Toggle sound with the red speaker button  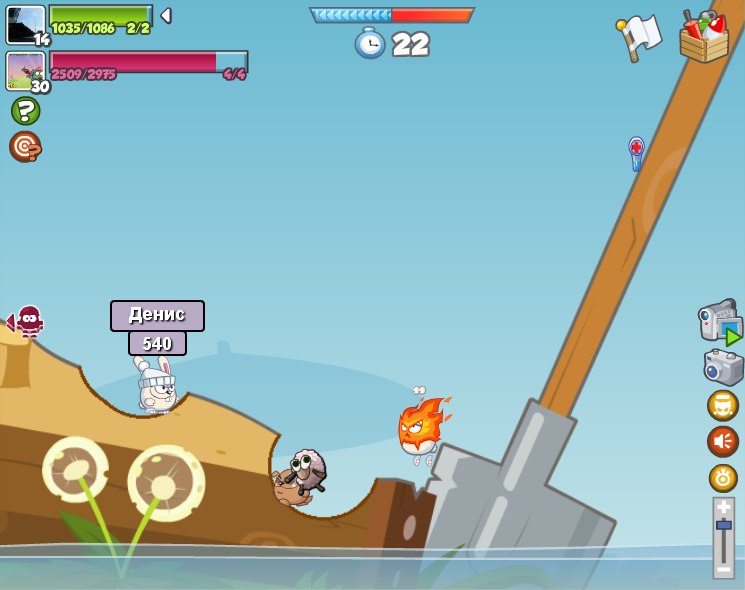pos(722,441)
